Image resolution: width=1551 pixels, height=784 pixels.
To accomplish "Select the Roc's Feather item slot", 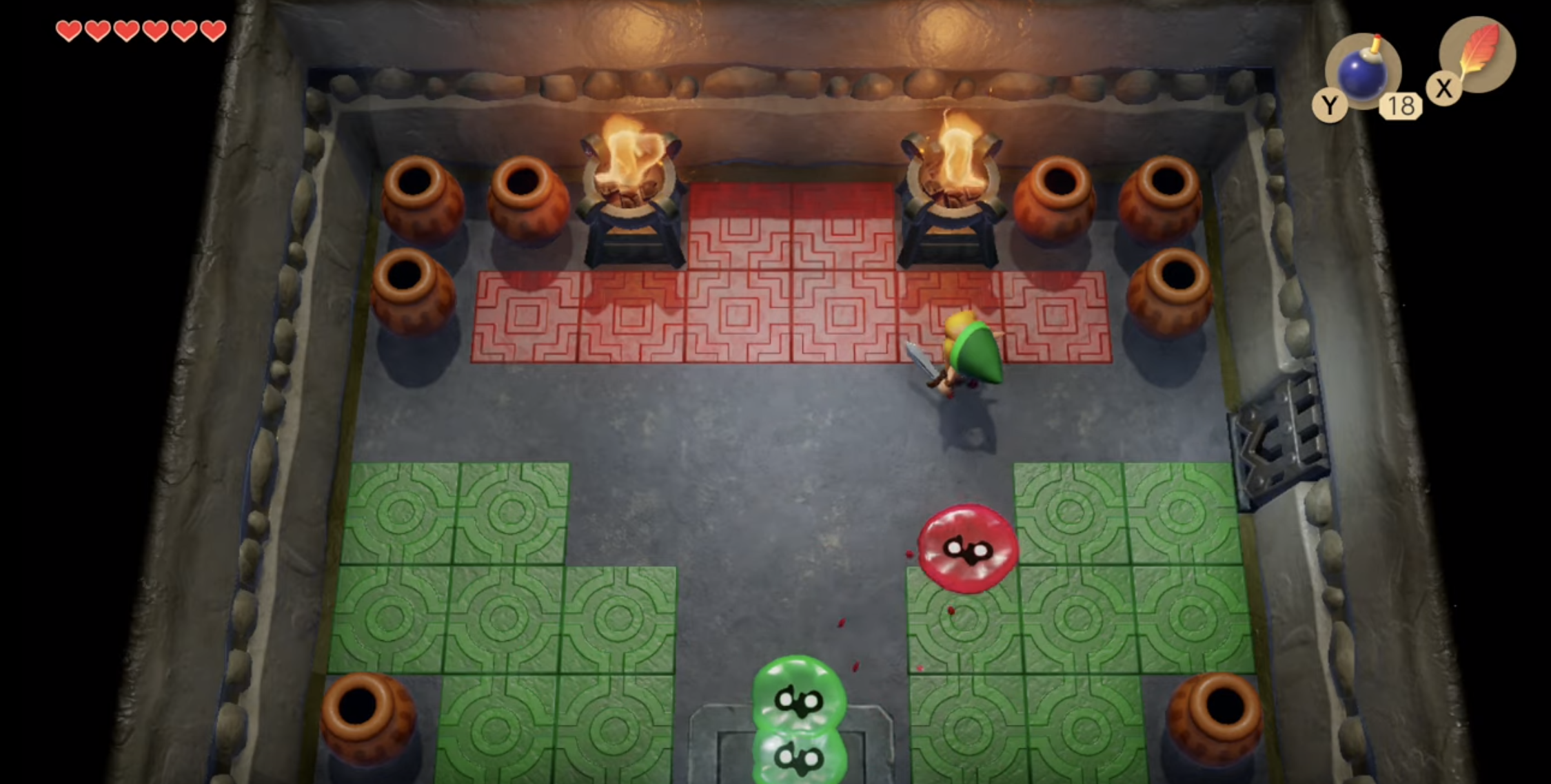I will [x=1477, y=54].
